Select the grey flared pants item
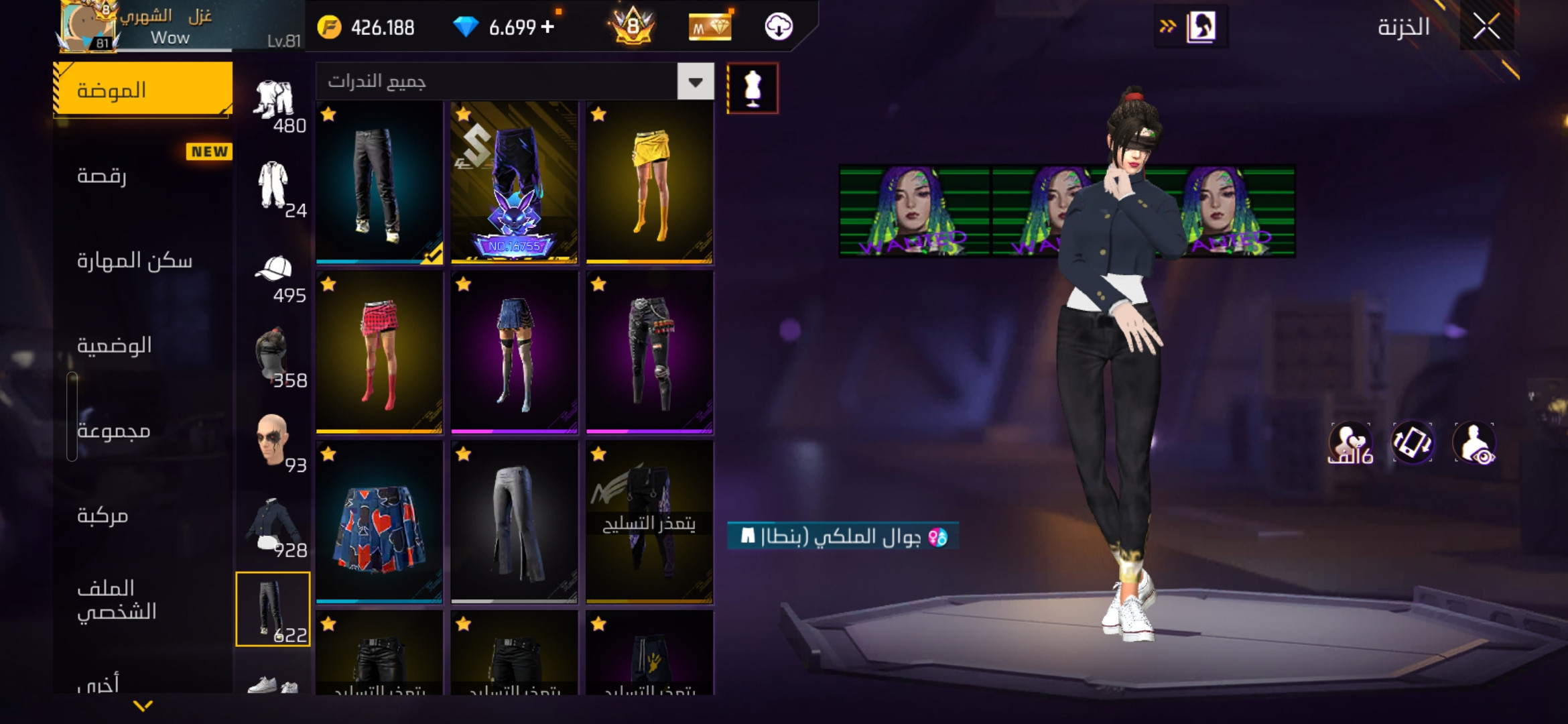Viewport: 1568px width, 724px height. coord(514,522)
